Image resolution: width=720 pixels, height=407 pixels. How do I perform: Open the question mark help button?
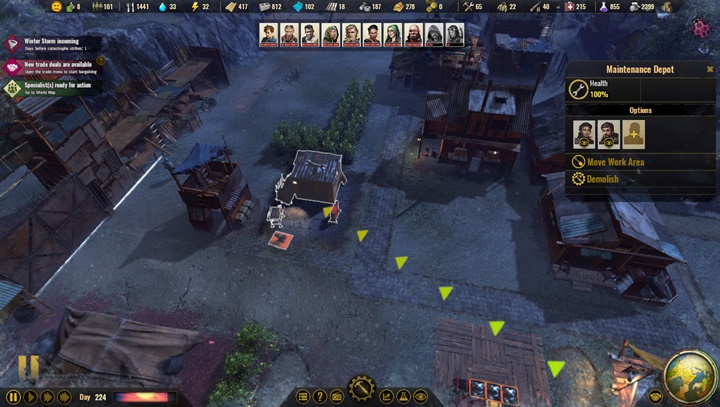320,397
